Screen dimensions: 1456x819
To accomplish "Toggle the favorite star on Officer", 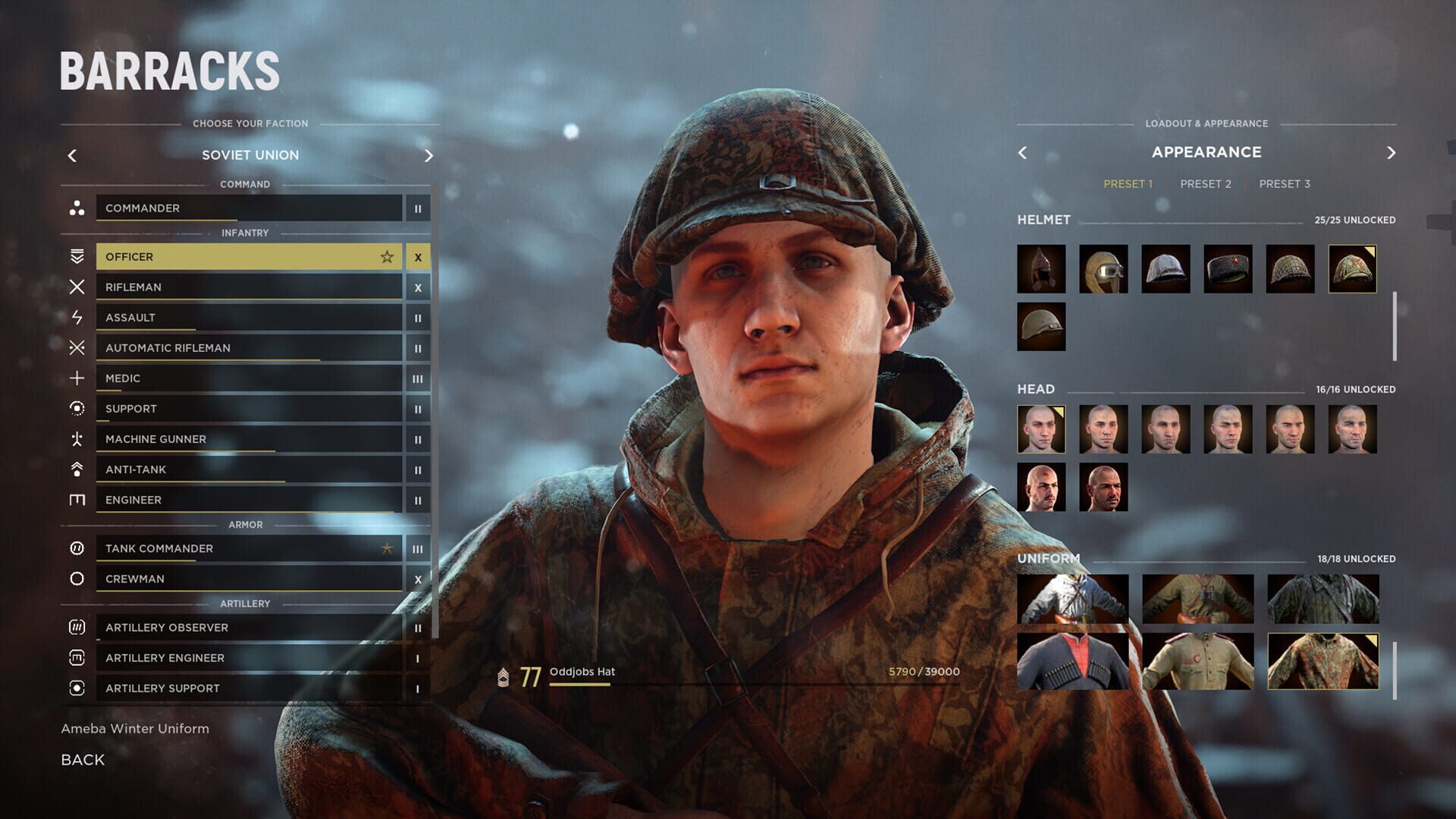I will point(387,256).
